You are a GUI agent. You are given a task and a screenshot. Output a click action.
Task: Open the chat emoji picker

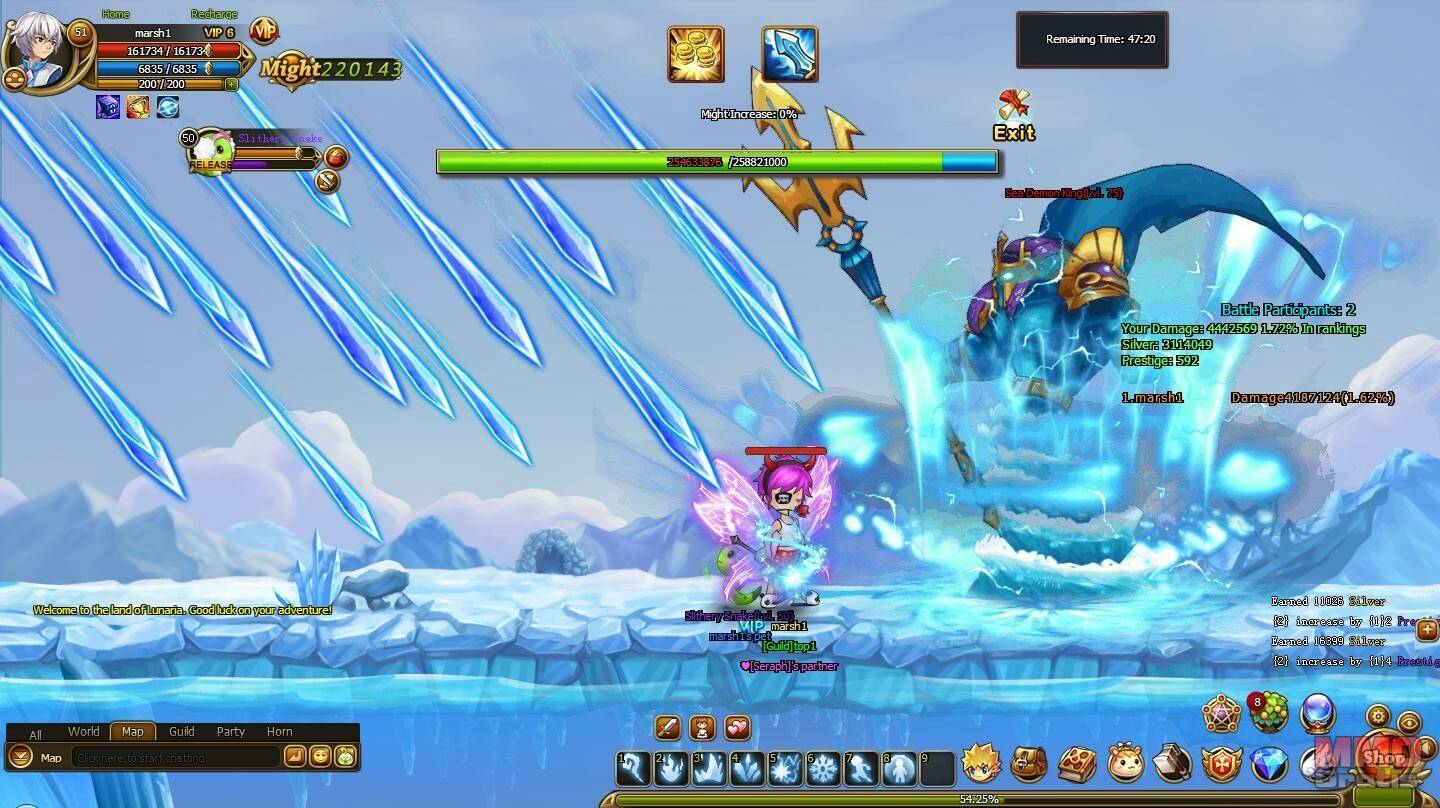320,757
